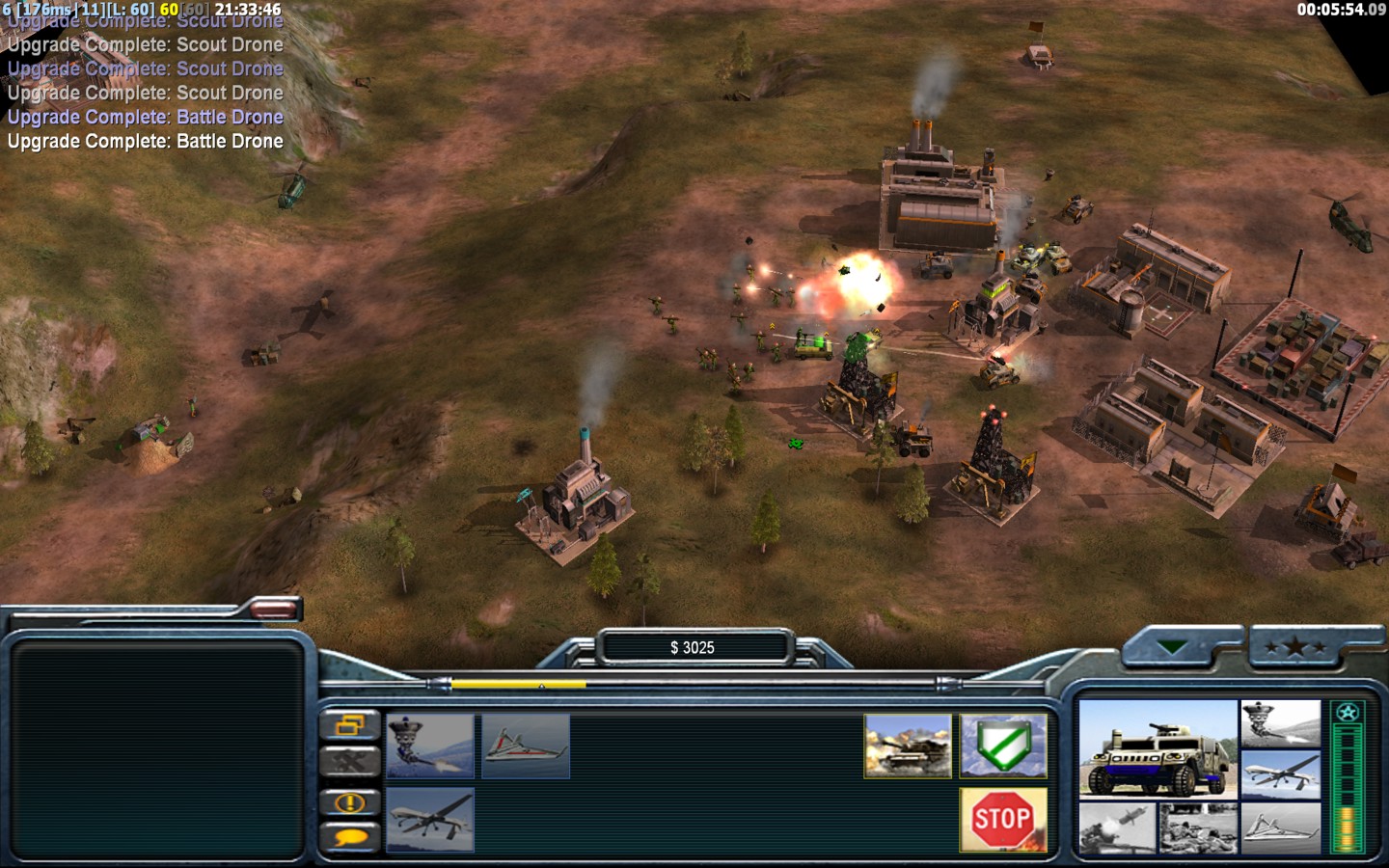Click the overlapping yellow rectangles button
The height and width of the screenshot is (868, 1389).
[x=349, y=725]
